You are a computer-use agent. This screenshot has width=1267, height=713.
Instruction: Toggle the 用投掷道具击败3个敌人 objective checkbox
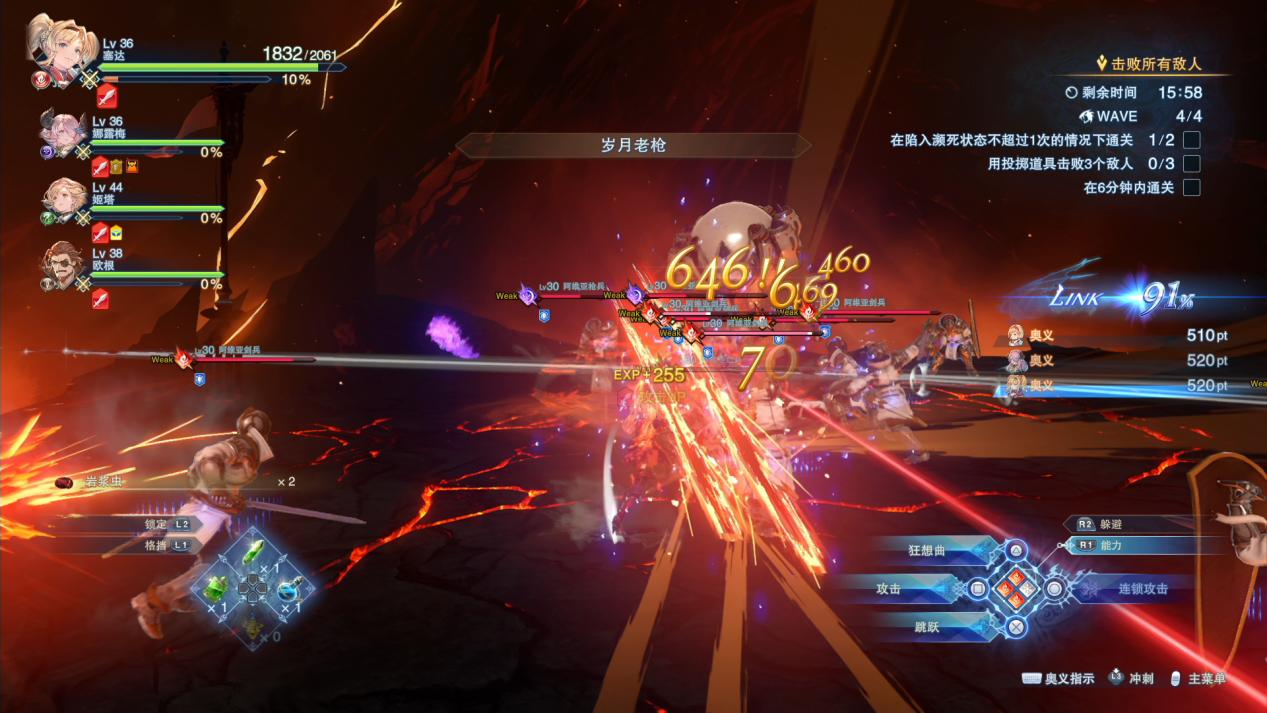[x=1191, y=163]
